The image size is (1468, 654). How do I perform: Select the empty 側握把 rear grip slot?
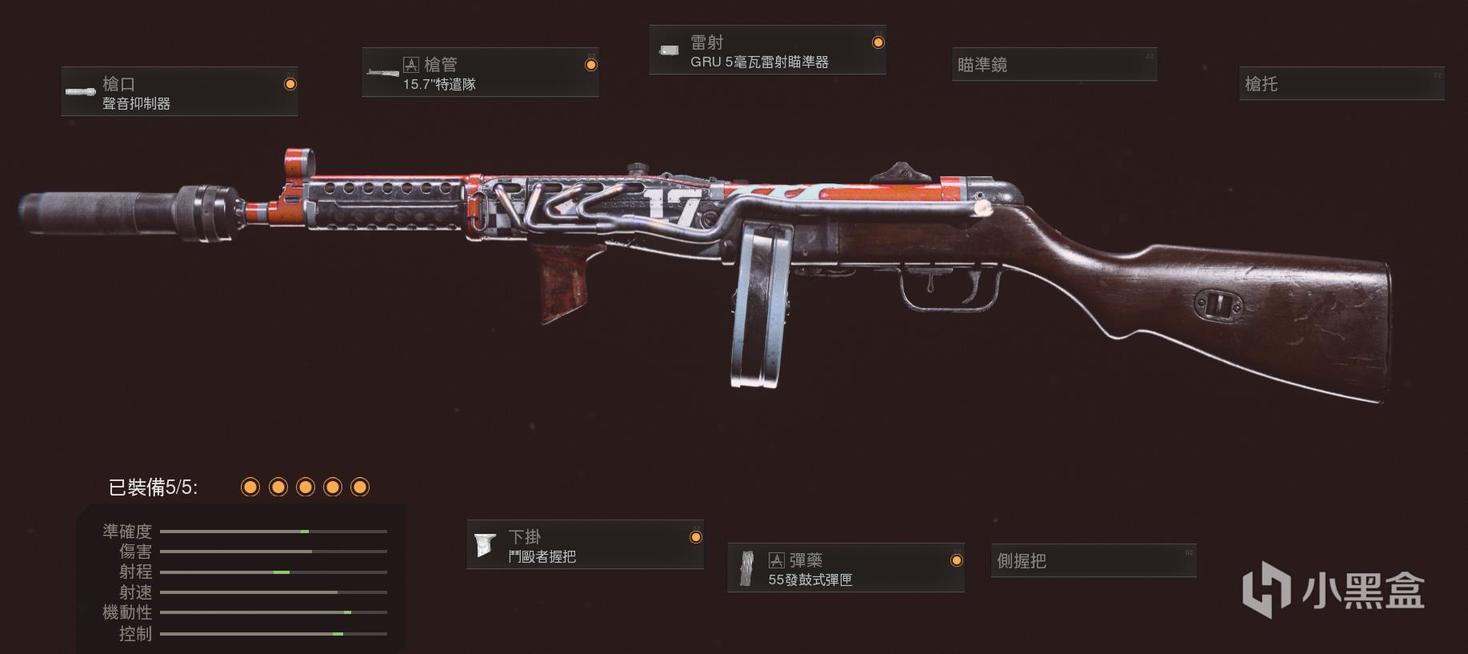[1093, 561]
